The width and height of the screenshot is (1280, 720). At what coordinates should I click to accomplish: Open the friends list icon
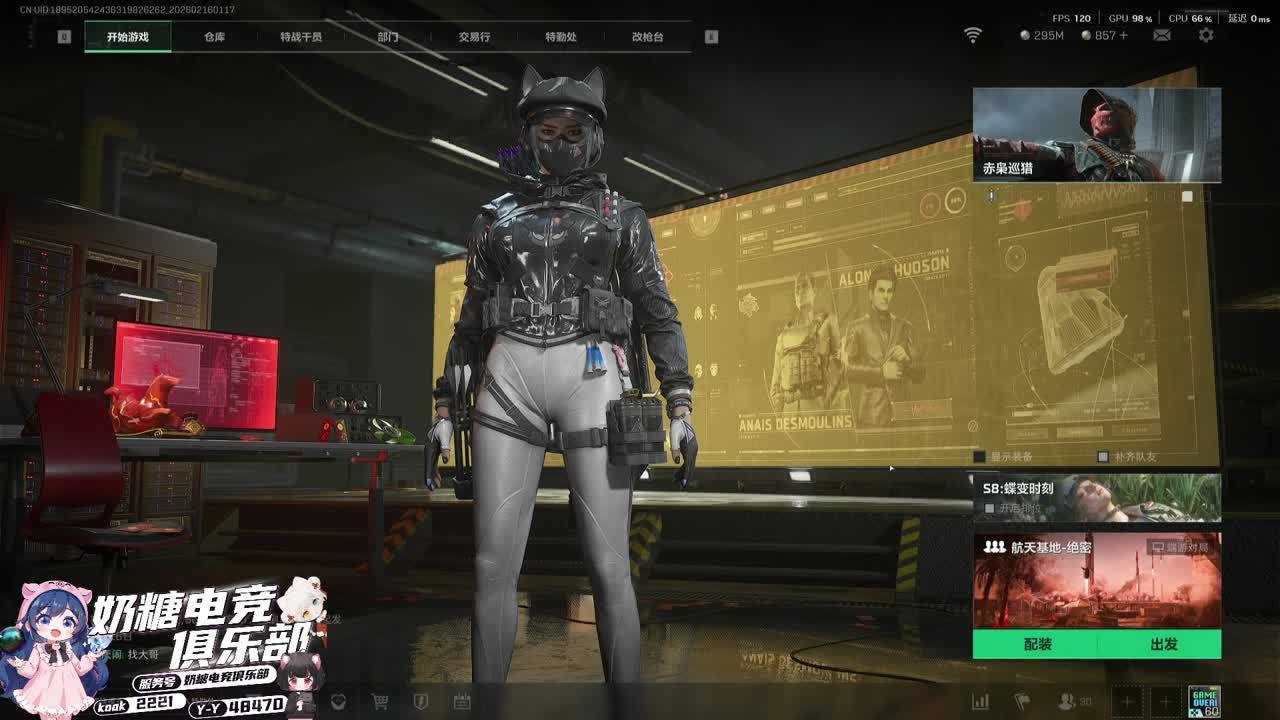(1068, 702)
